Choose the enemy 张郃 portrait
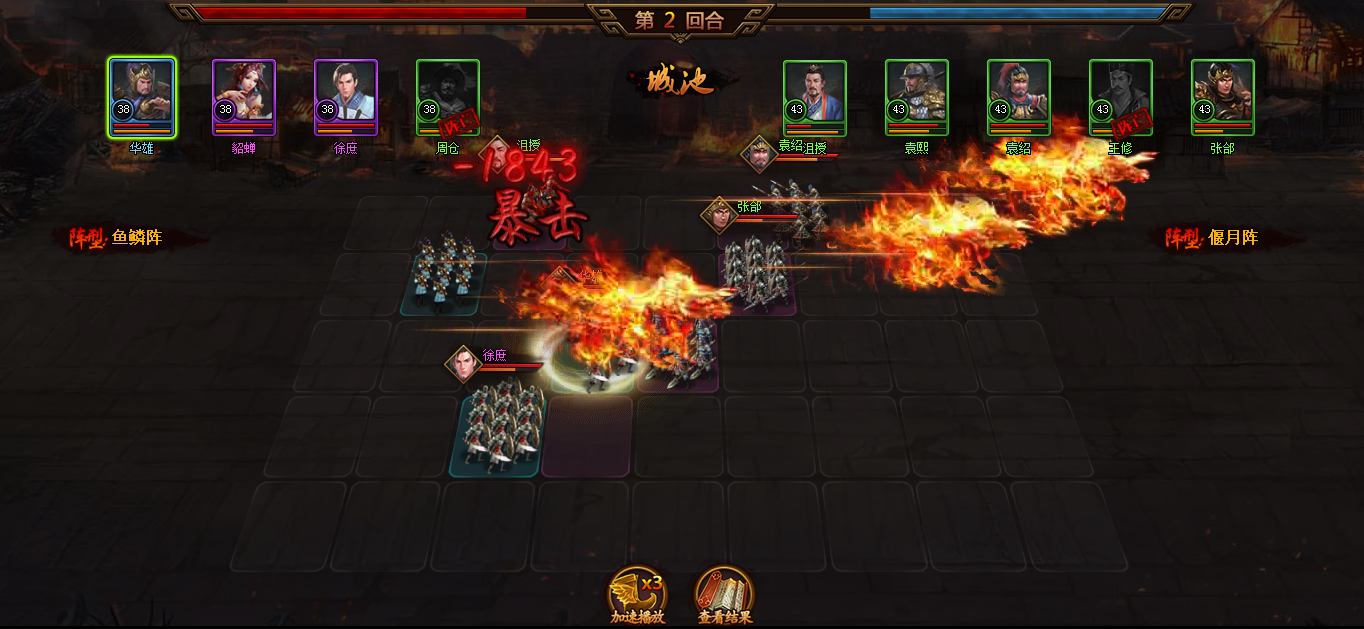The image size is (1364, 629). tap(1223, 97)
